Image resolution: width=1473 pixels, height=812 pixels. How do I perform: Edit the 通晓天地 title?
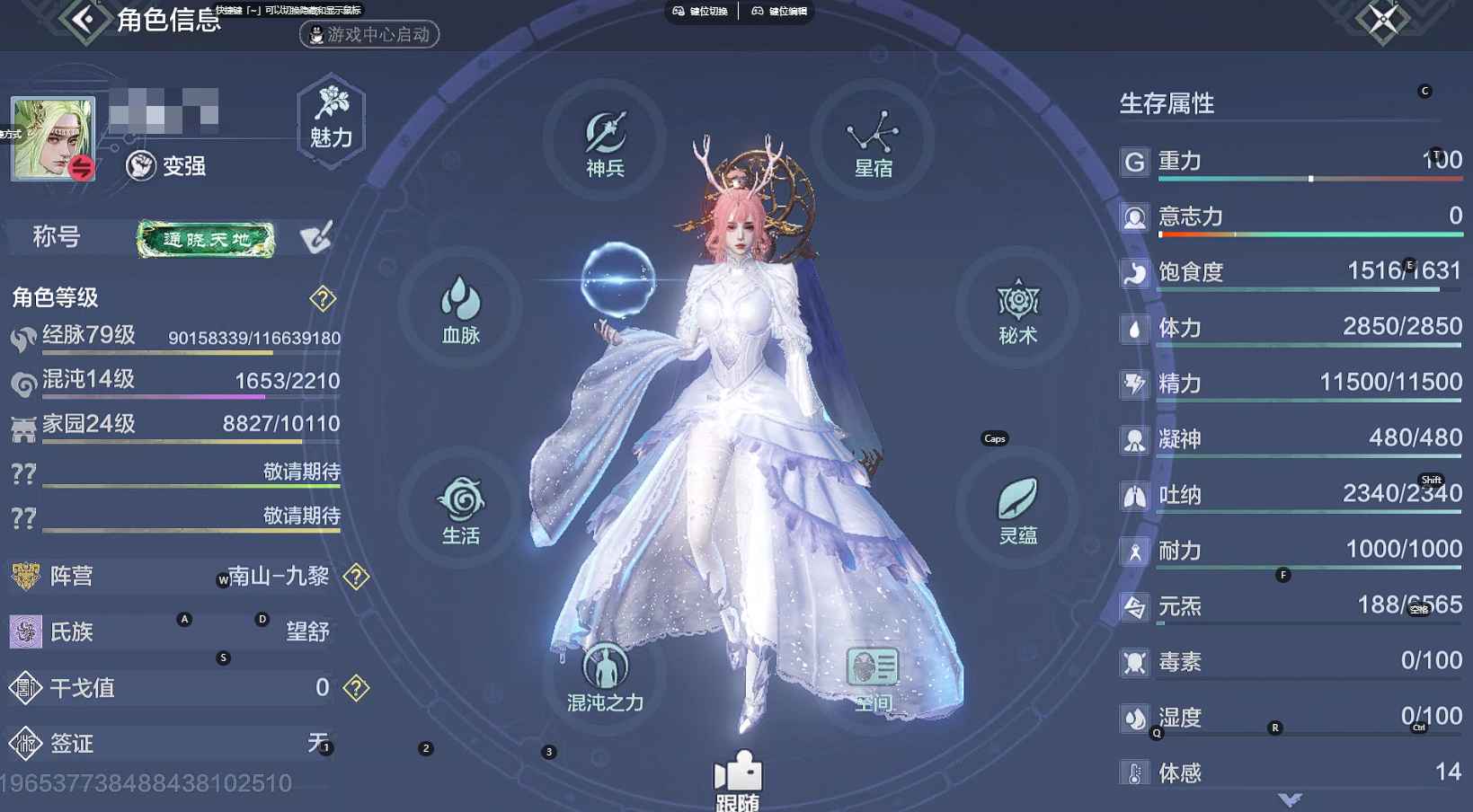315,238
